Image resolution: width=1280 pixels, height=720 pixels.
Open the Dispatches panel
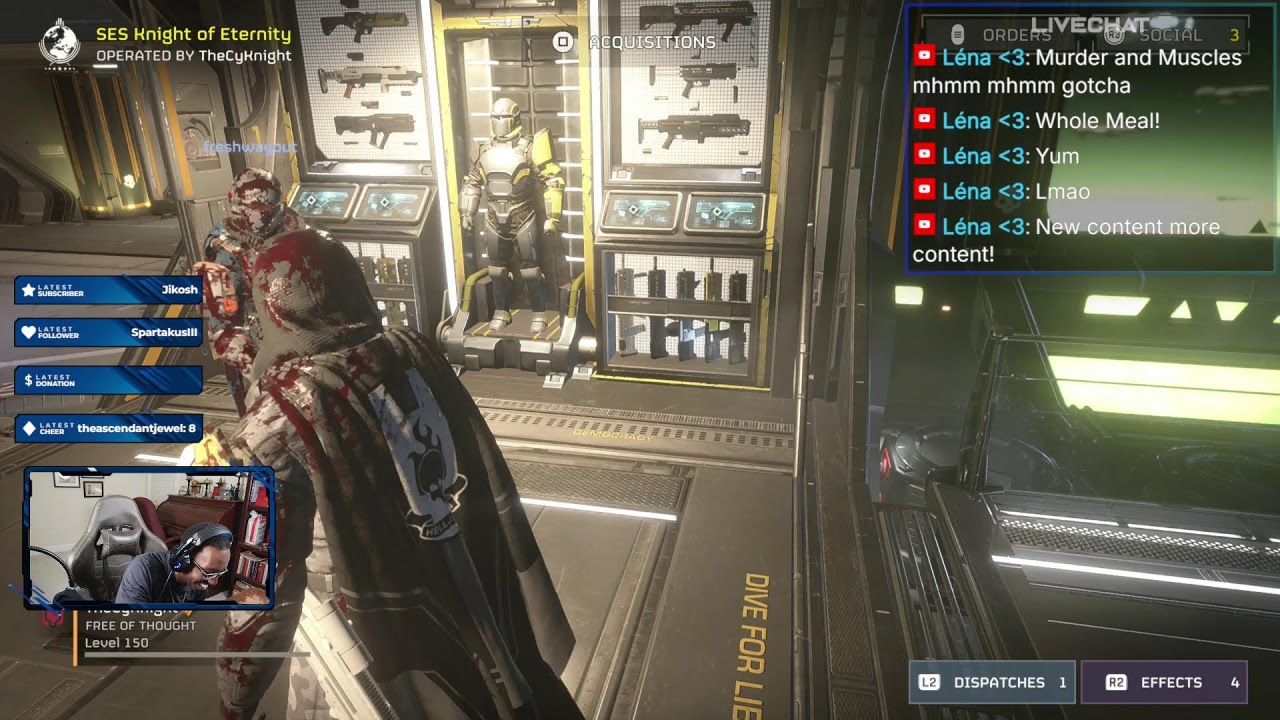991,682
